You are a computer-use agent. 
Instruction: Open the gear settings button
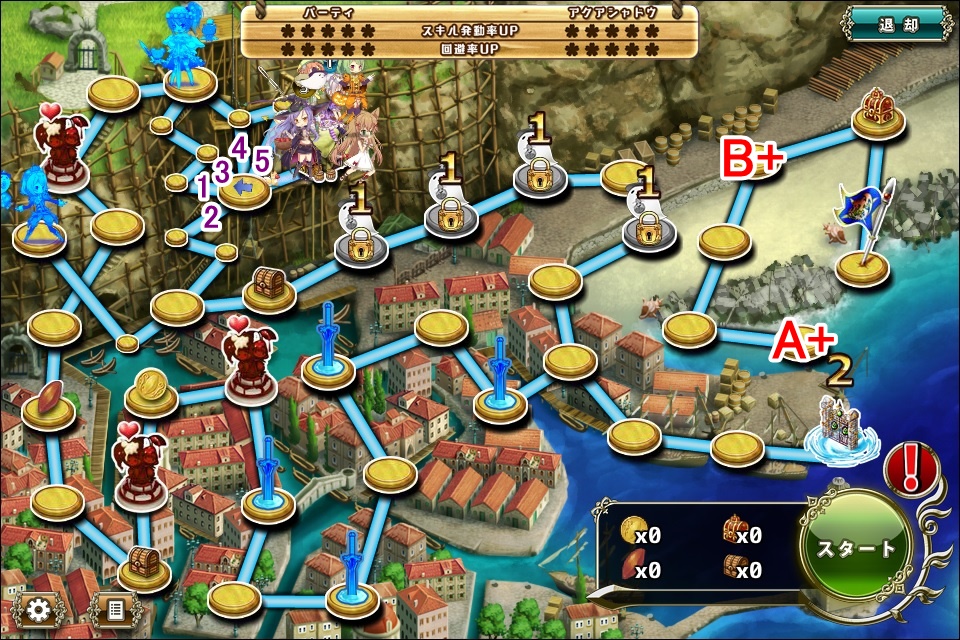(40, 608)
